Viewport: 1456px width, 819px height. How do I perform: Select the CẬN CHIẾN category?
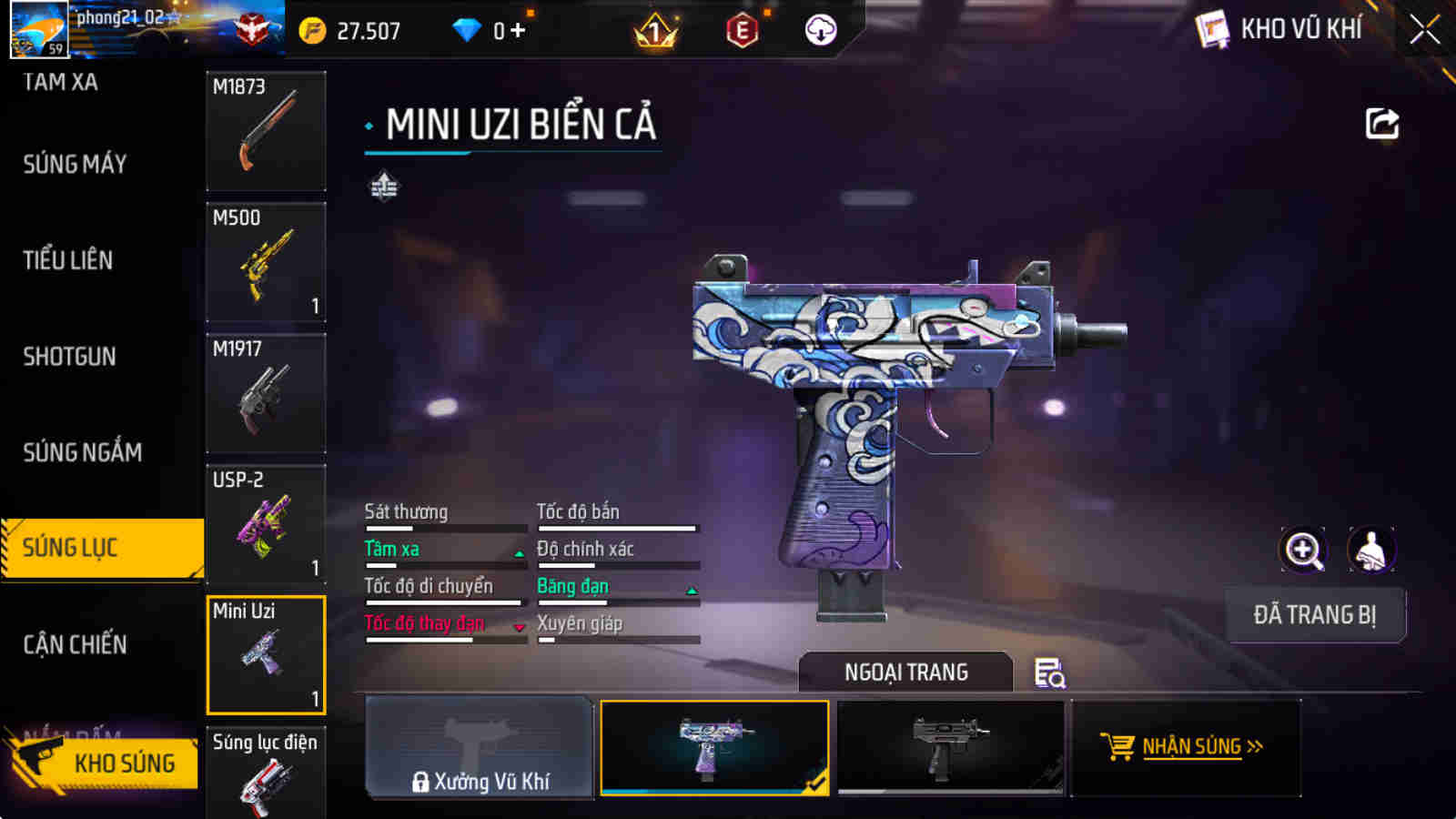click(x=75, y=644)
